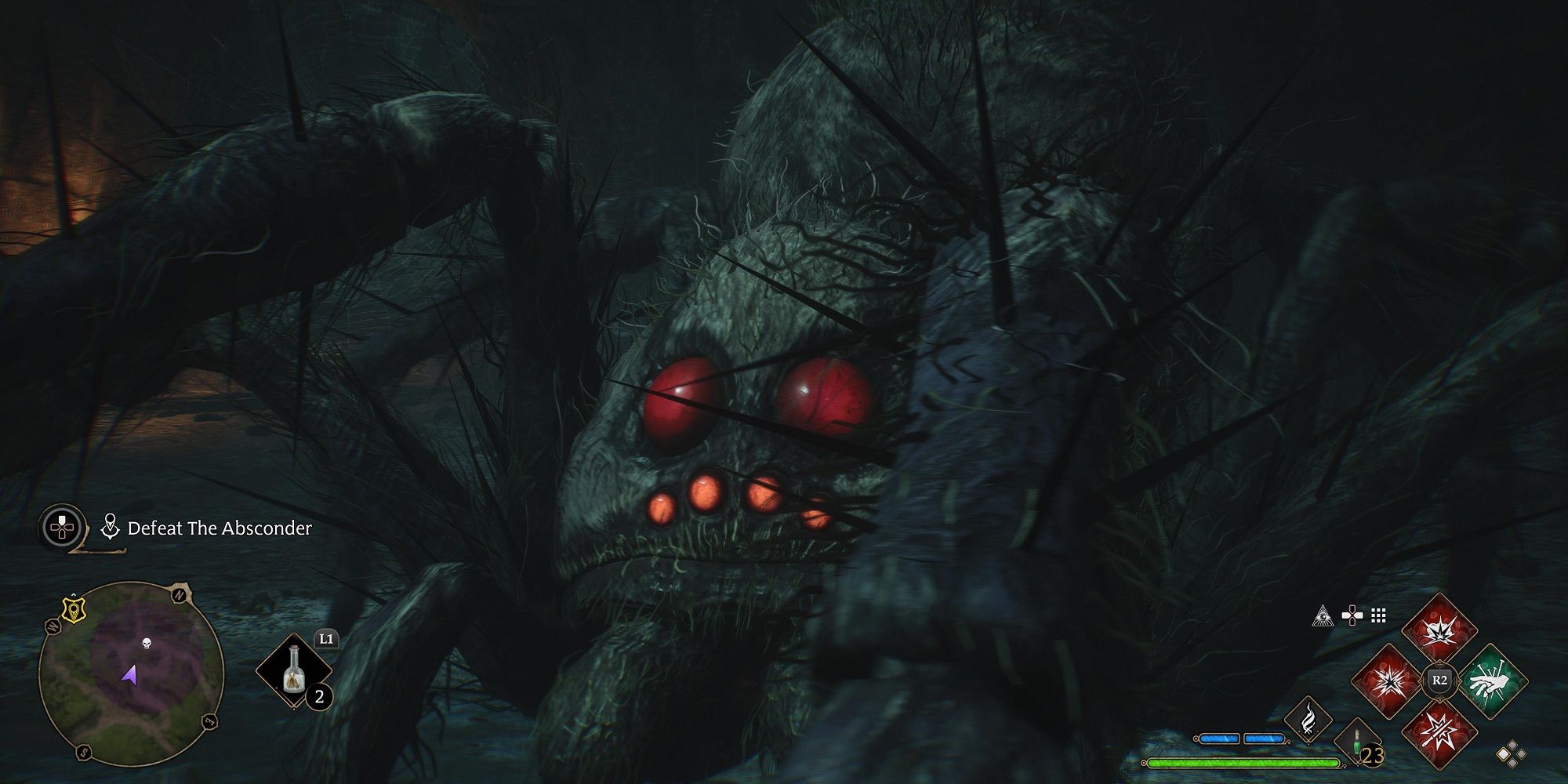
Task: Activate the ancient magic flame icon
Action: click(1308, 718)
